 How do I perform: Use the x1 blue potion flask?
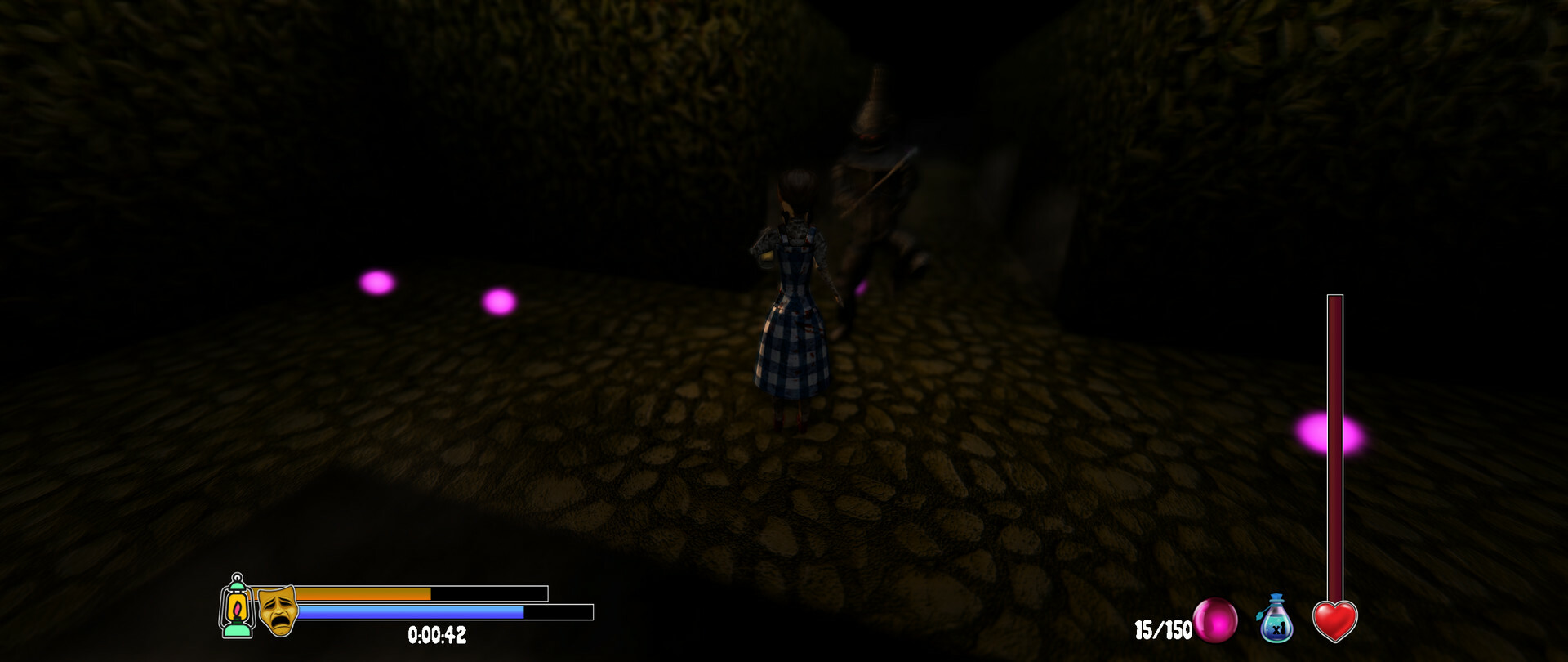pyautogui.click(x=1274, y=623)
